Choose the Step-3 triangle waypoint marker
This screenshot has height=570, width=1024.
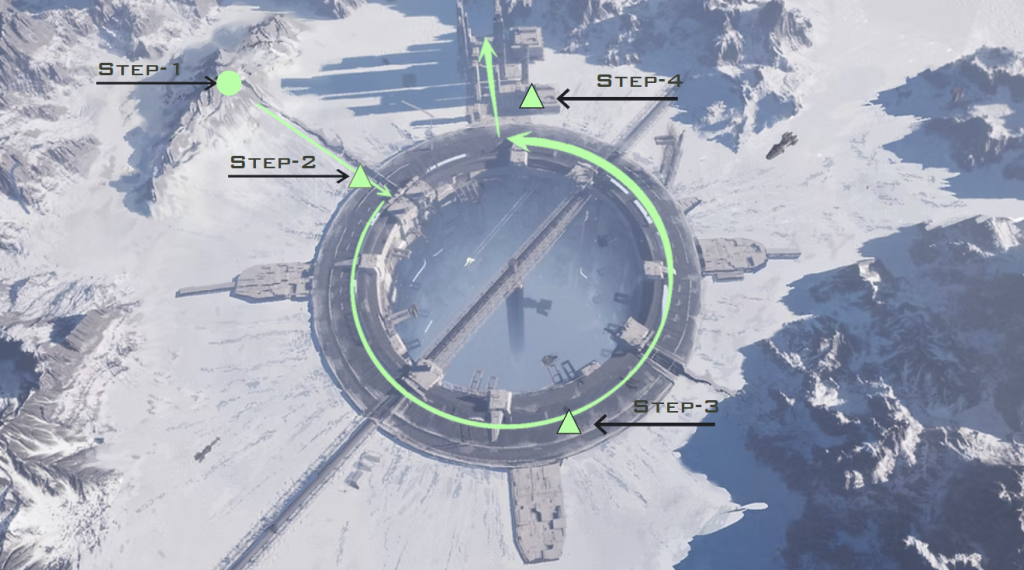(x=569, y=423)
